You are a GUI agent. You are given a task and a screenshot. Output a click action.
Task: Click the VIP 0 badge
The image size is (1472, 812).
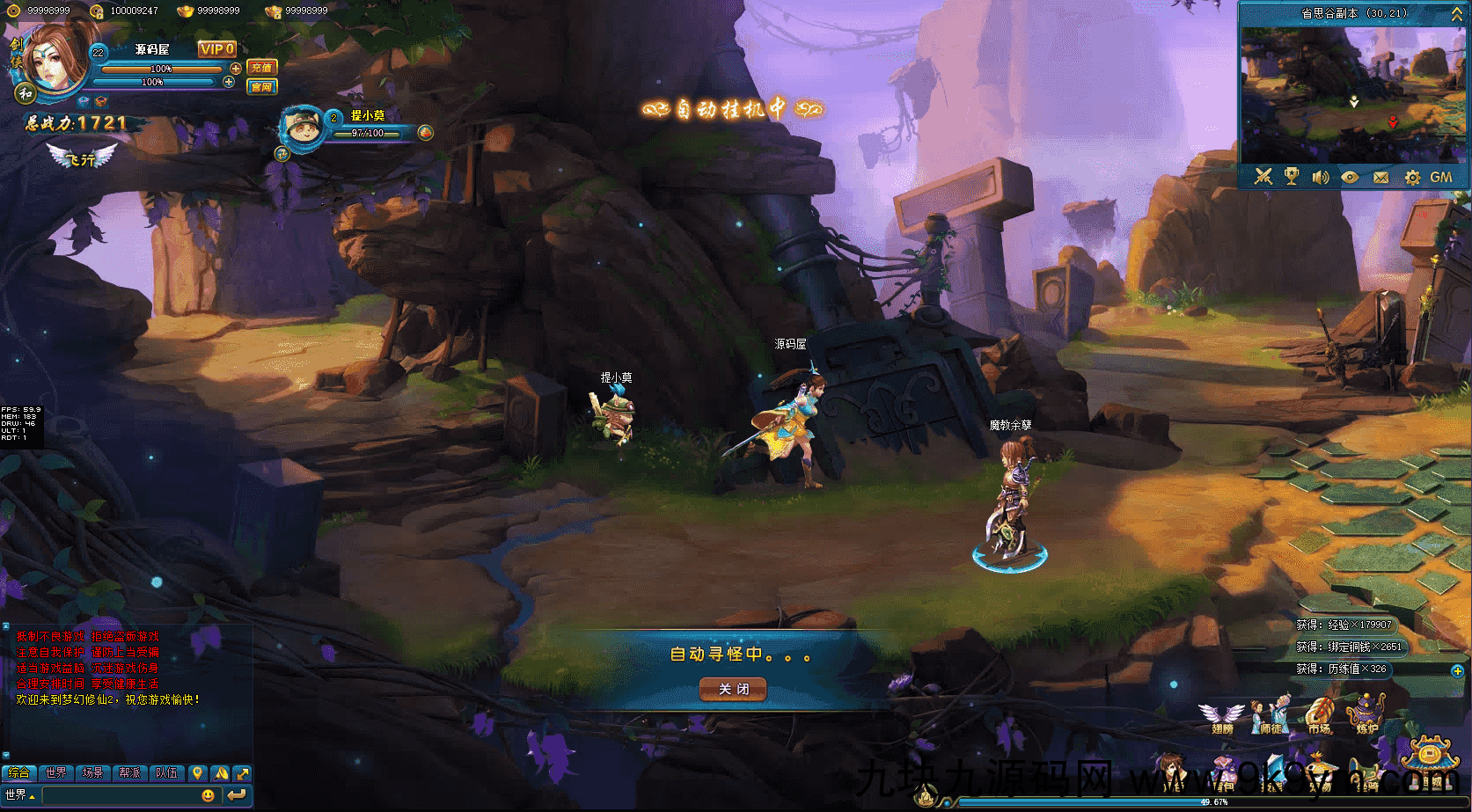(216, 49)
